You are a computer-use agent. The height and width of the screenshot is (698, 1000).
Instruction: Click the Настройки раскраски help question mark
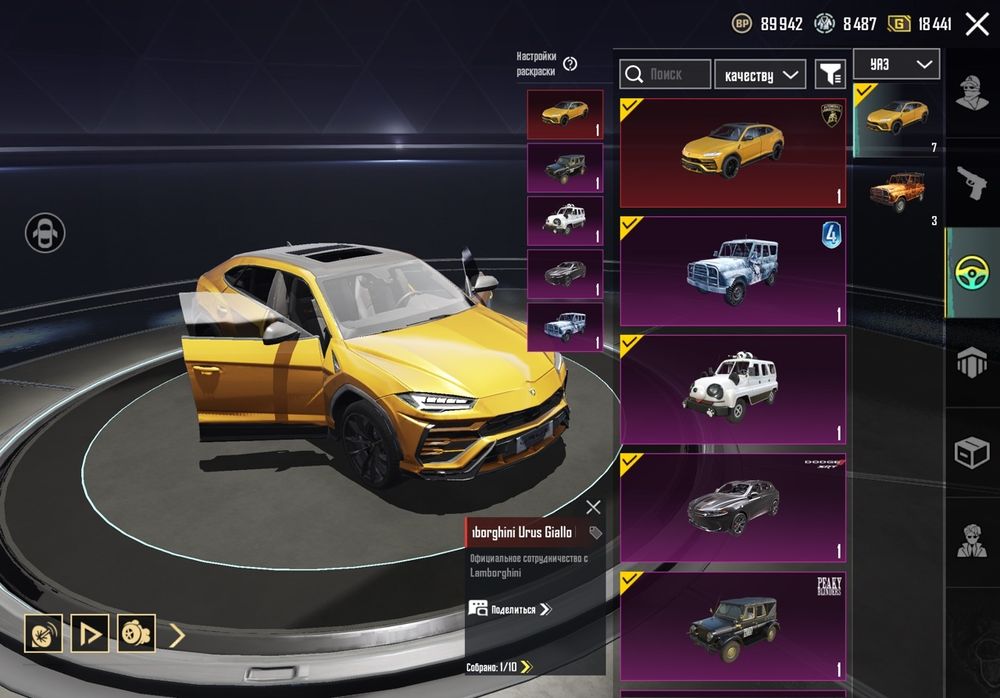tap(570, 64)
